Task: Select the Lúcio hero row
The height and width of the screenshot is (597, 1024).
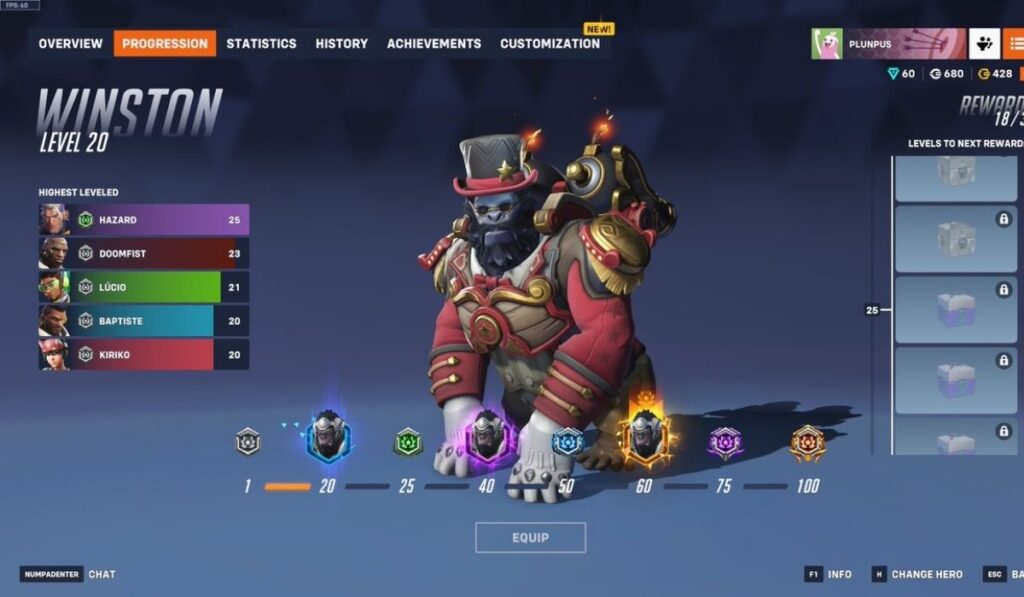Action: tap(144, 287)
